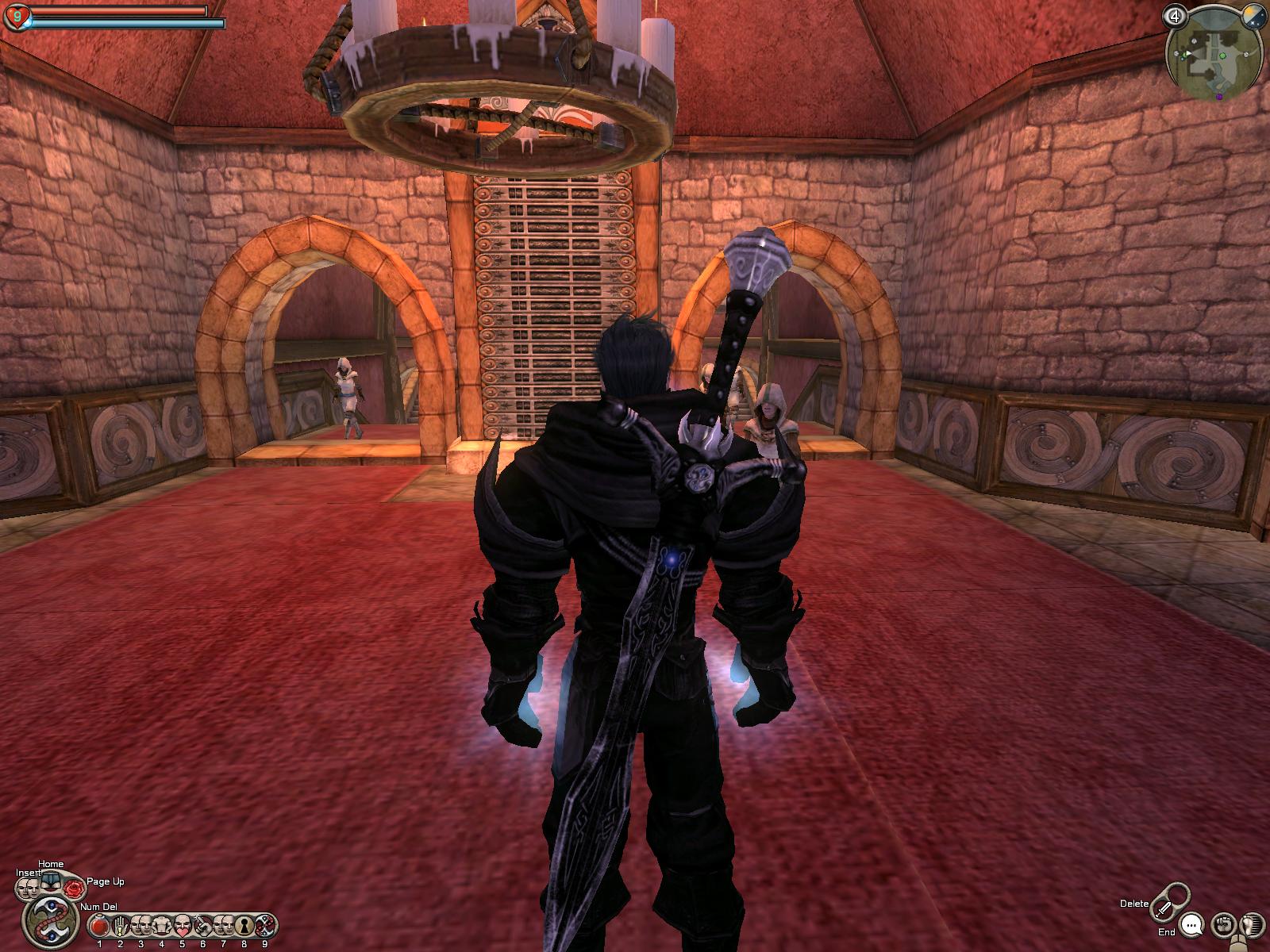Activate the heart flirt expression in slot 5
Screen dimensions: 1270x952
(183, 925)
